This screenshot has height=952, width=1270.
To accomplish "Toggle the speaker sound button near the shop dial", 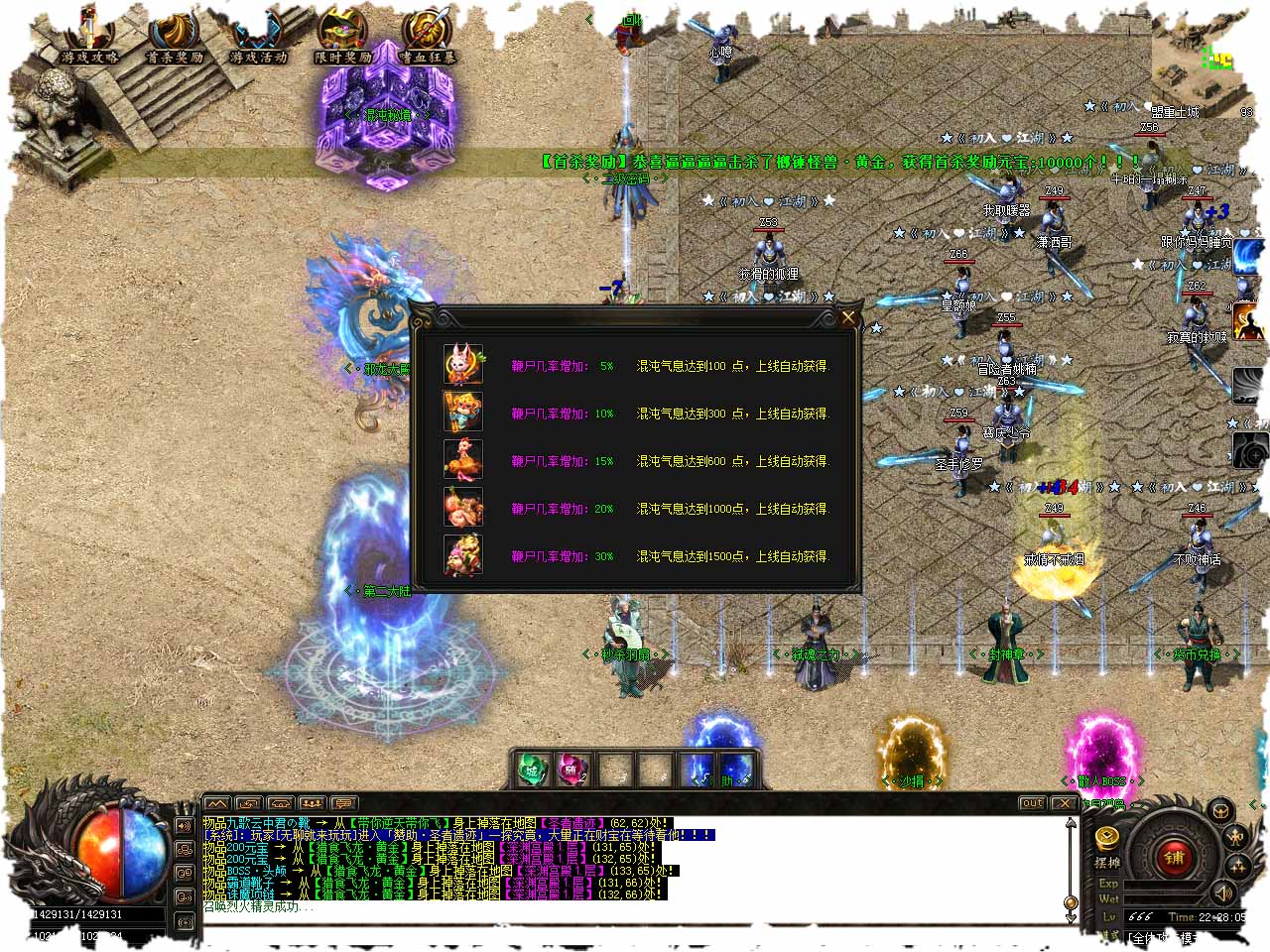I will [x=1223, y=892].
